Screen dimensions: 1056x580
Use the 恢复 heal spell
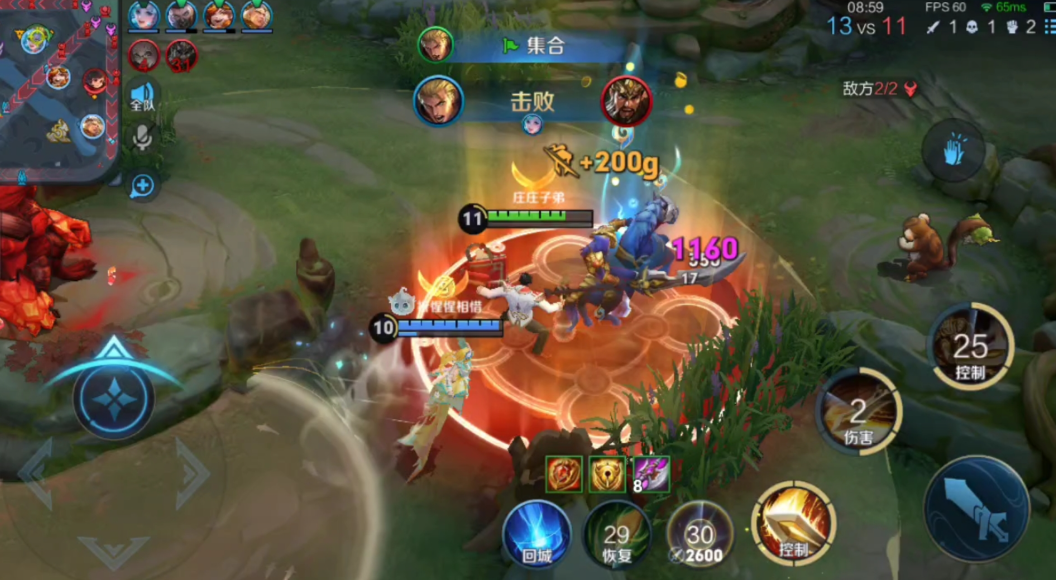tap(617, 533)
